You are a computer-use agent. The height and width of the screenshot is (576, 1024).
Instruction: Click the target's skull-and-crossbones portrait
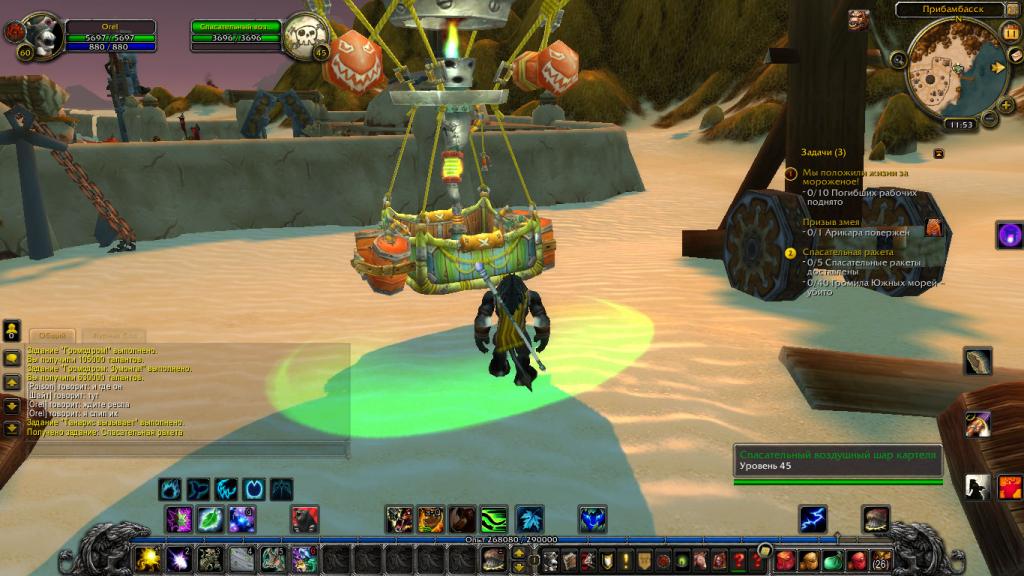(x=305, y=35)
